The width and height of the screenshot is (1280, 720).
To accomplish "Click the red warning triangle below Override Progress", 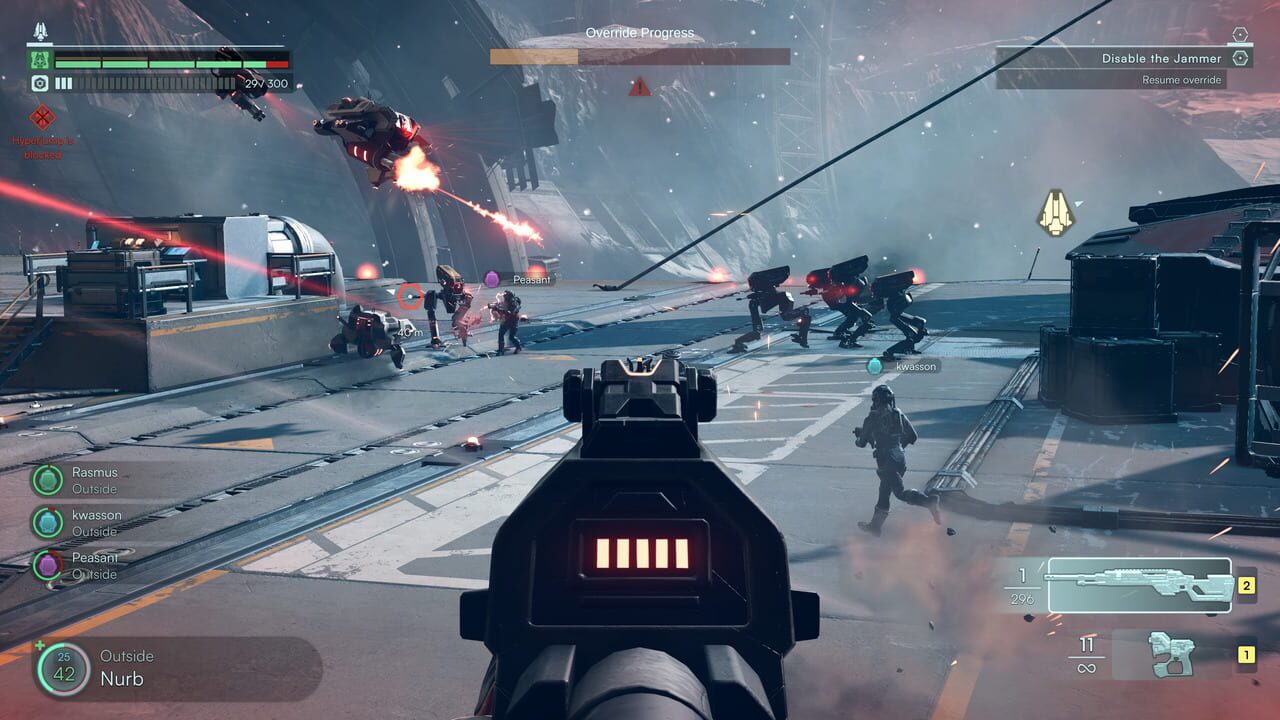I will coord(638,87).
